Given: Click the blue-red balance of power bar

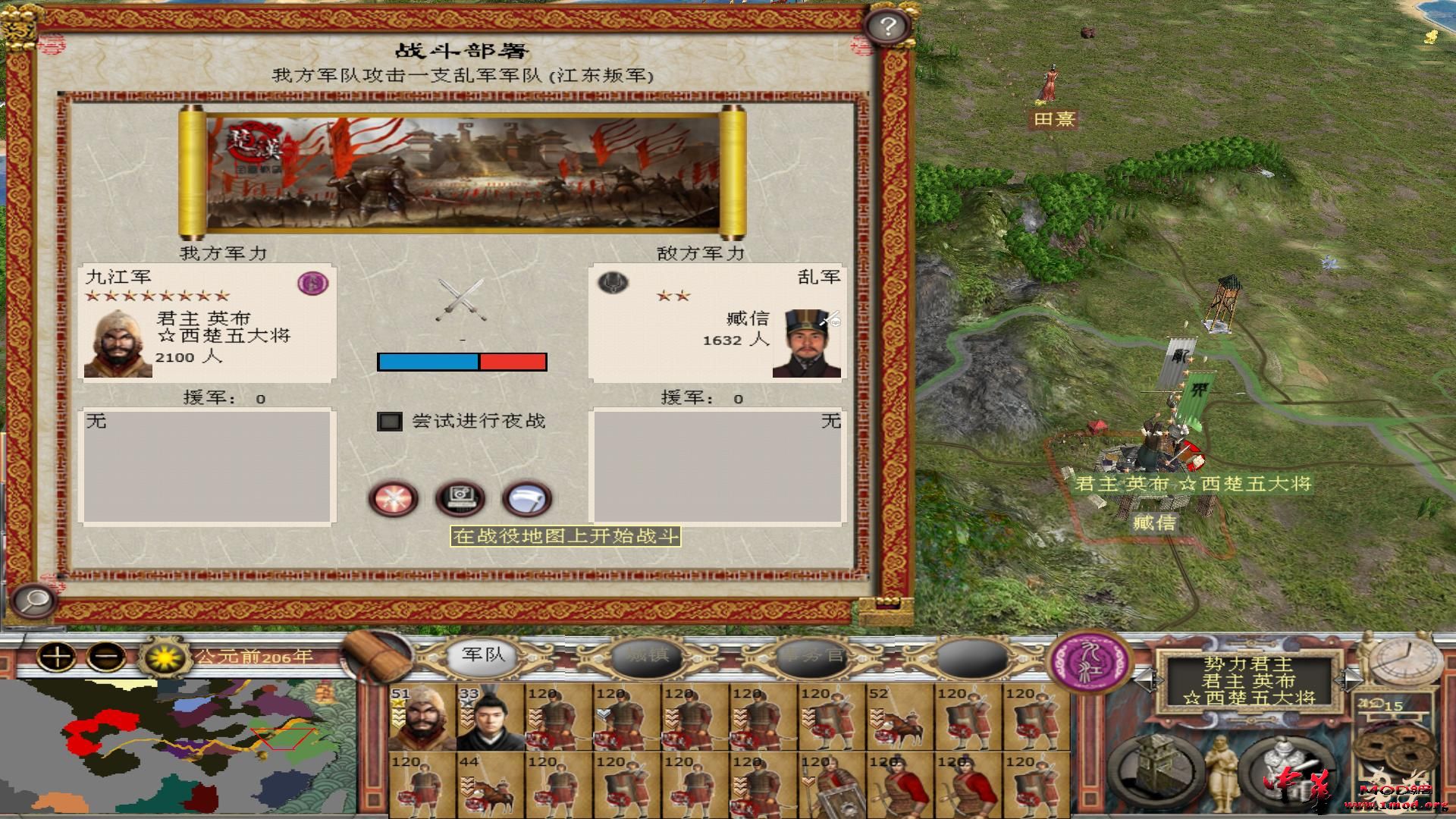Looking at the screenshot, I should (x=463, y=362).
